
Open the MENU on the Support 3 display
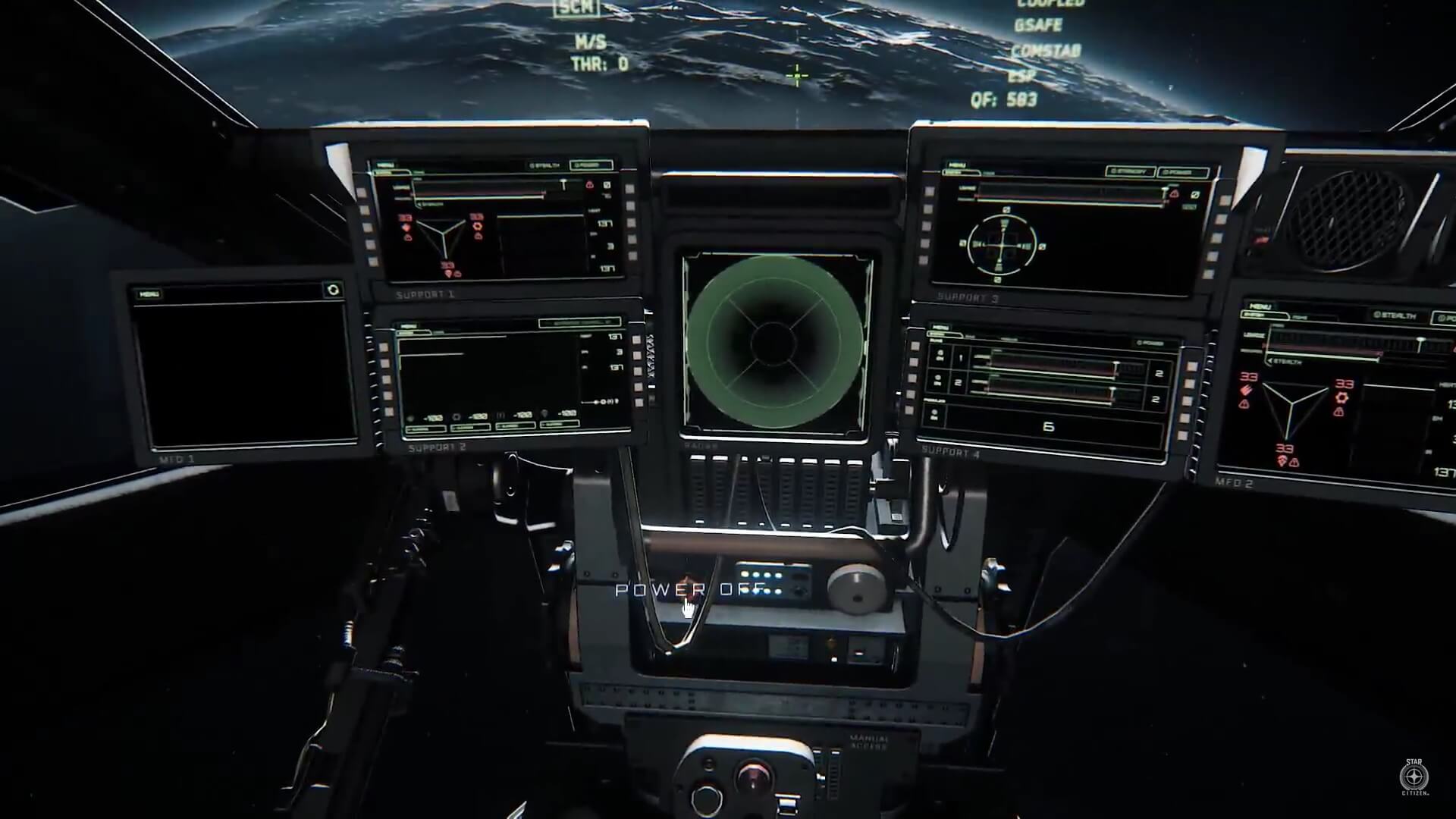(957, 165)
